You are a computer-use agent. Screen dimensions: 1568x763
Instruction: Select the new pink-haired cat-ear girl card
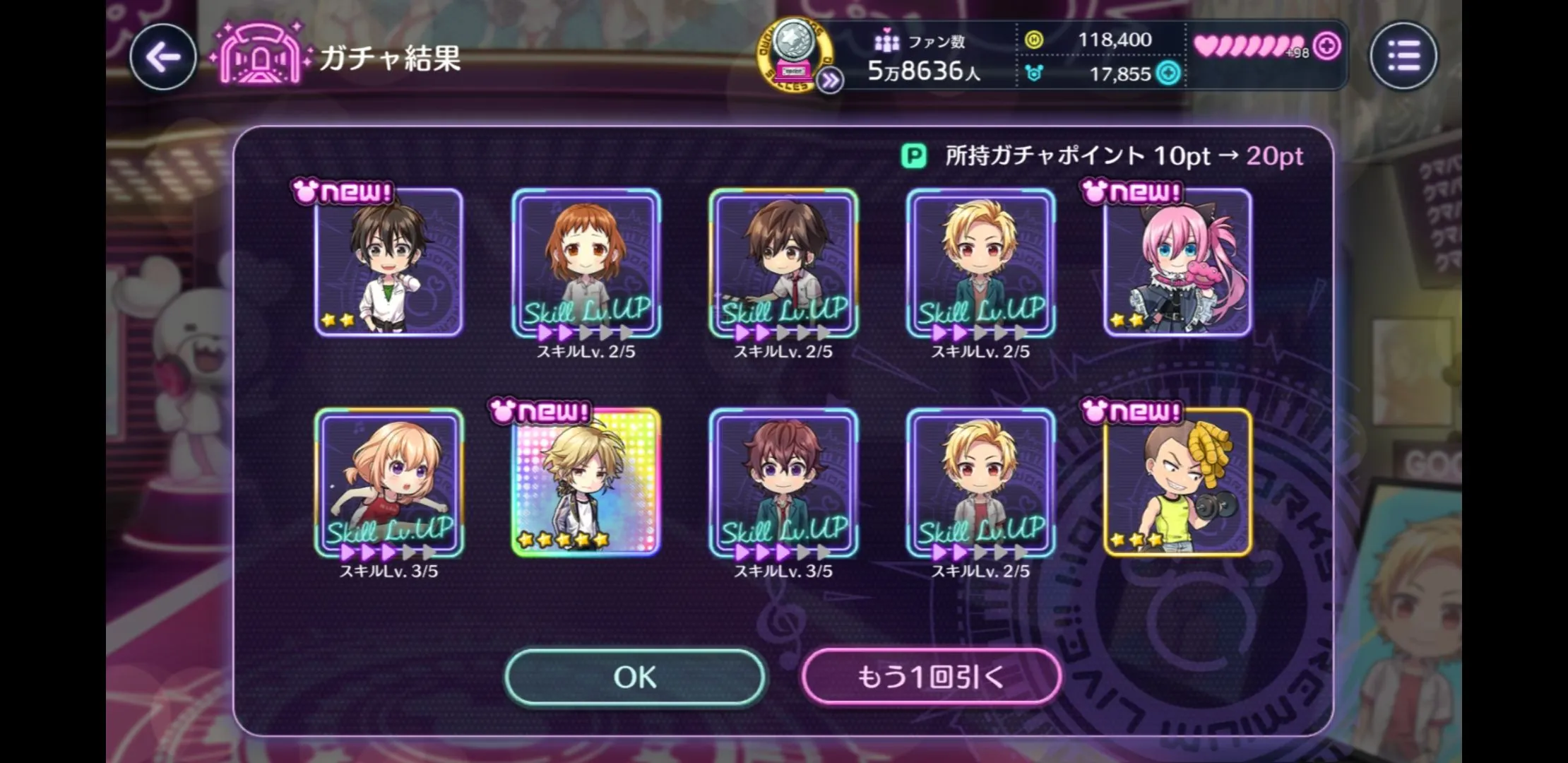[1177, 263]
